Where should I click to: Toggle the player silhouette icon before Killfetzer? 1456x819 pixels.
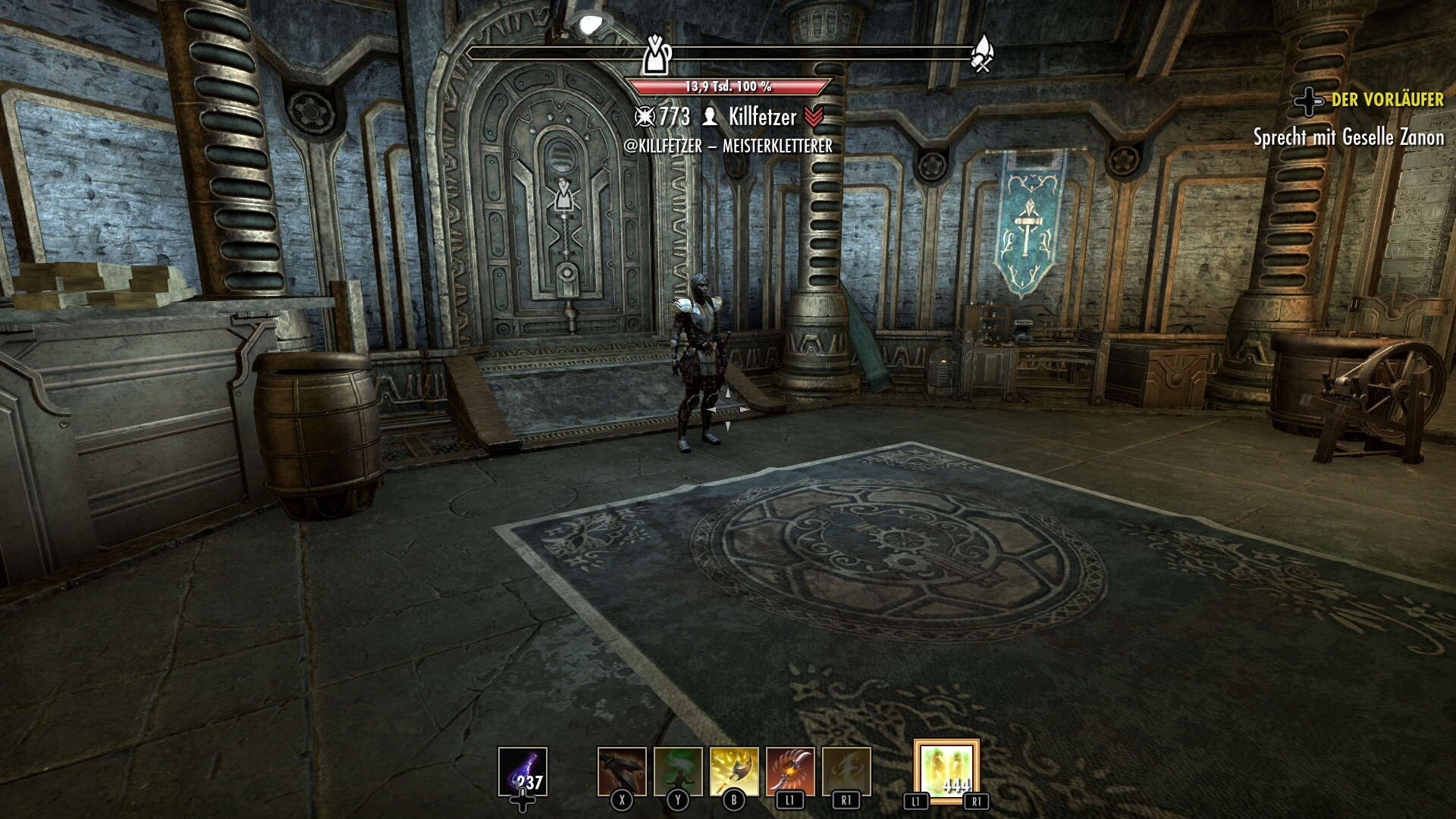click(x=709, y=118)
